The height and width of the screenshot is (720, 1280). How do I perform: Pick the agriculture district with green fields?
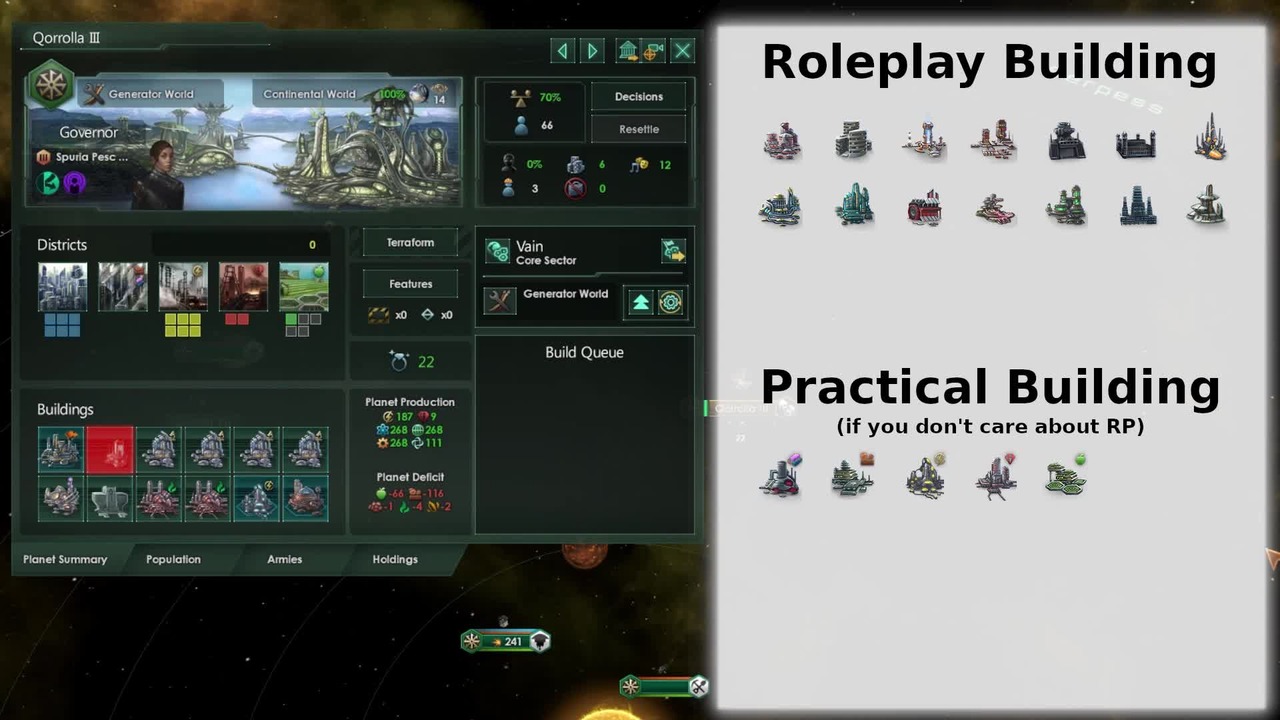303,287
